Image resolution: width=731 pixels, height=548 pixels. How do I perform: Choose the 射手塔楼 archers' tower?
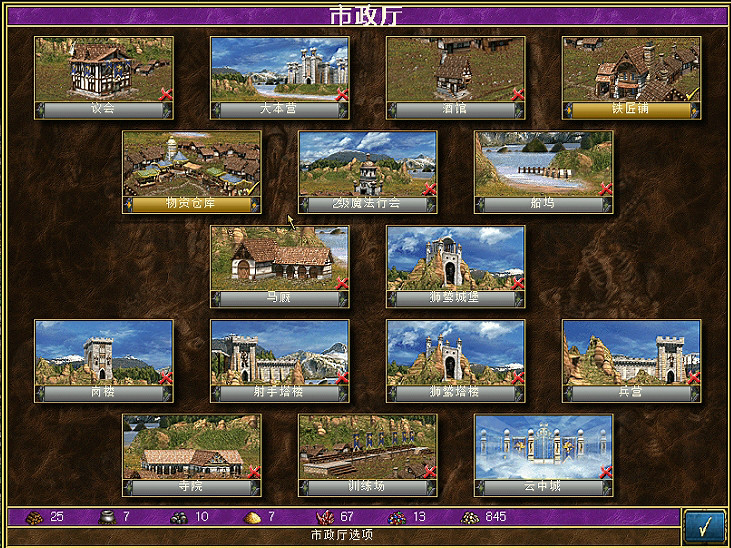[280, 353]
